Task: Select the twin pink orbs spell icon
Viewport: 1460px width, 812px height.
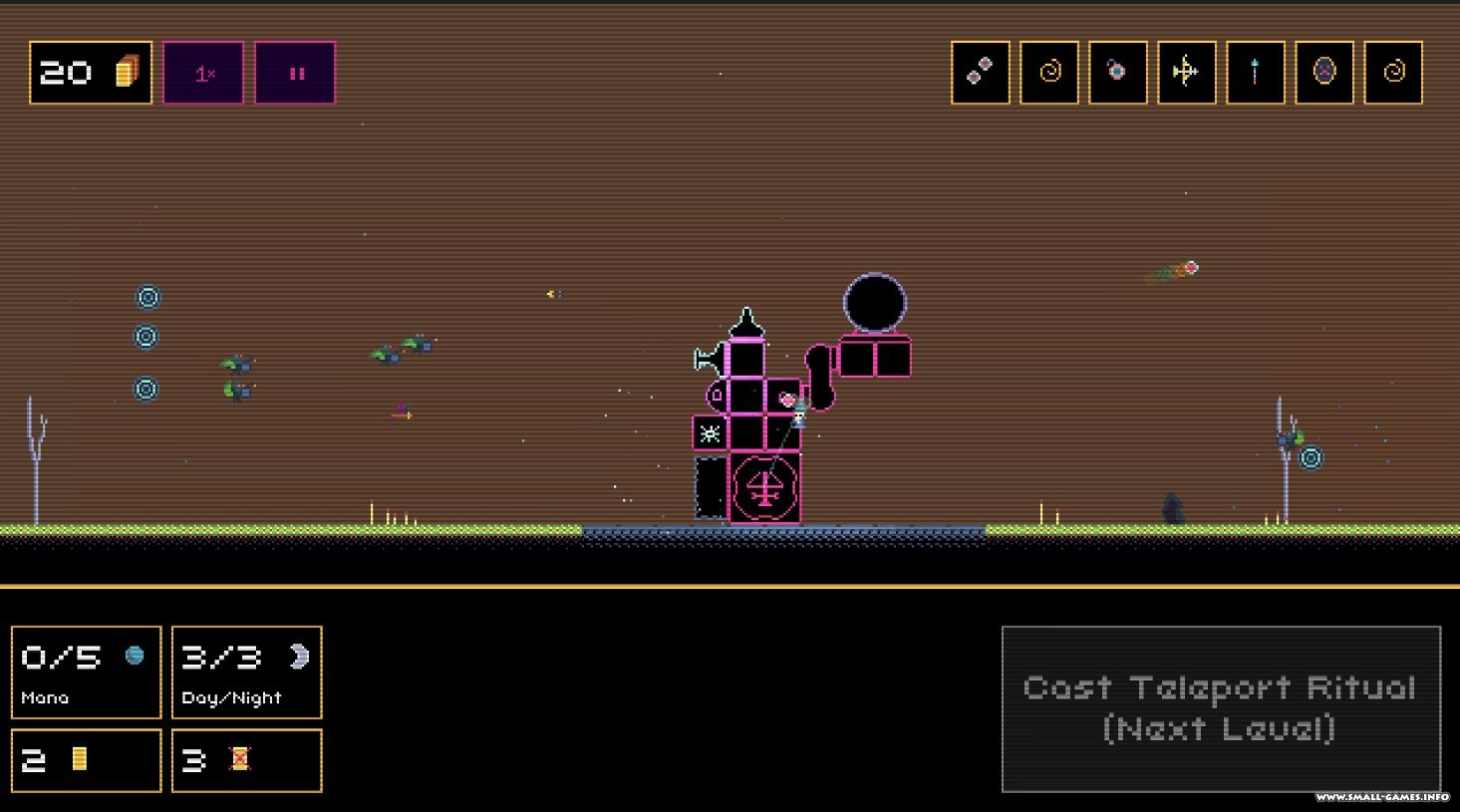Action: [x=981, y=72]
